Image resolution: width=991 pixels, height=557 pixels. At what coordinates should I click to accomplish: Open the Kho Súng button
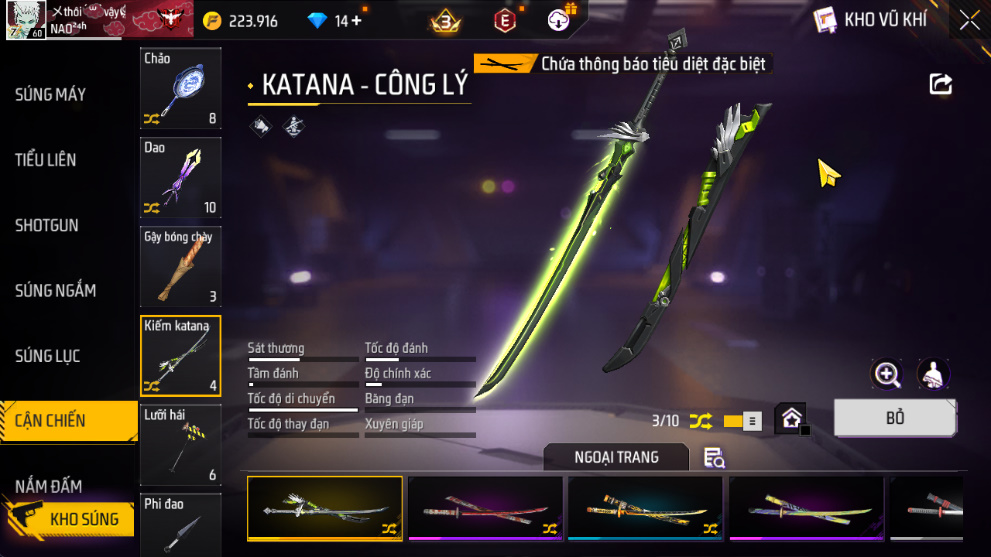[70, 519]
